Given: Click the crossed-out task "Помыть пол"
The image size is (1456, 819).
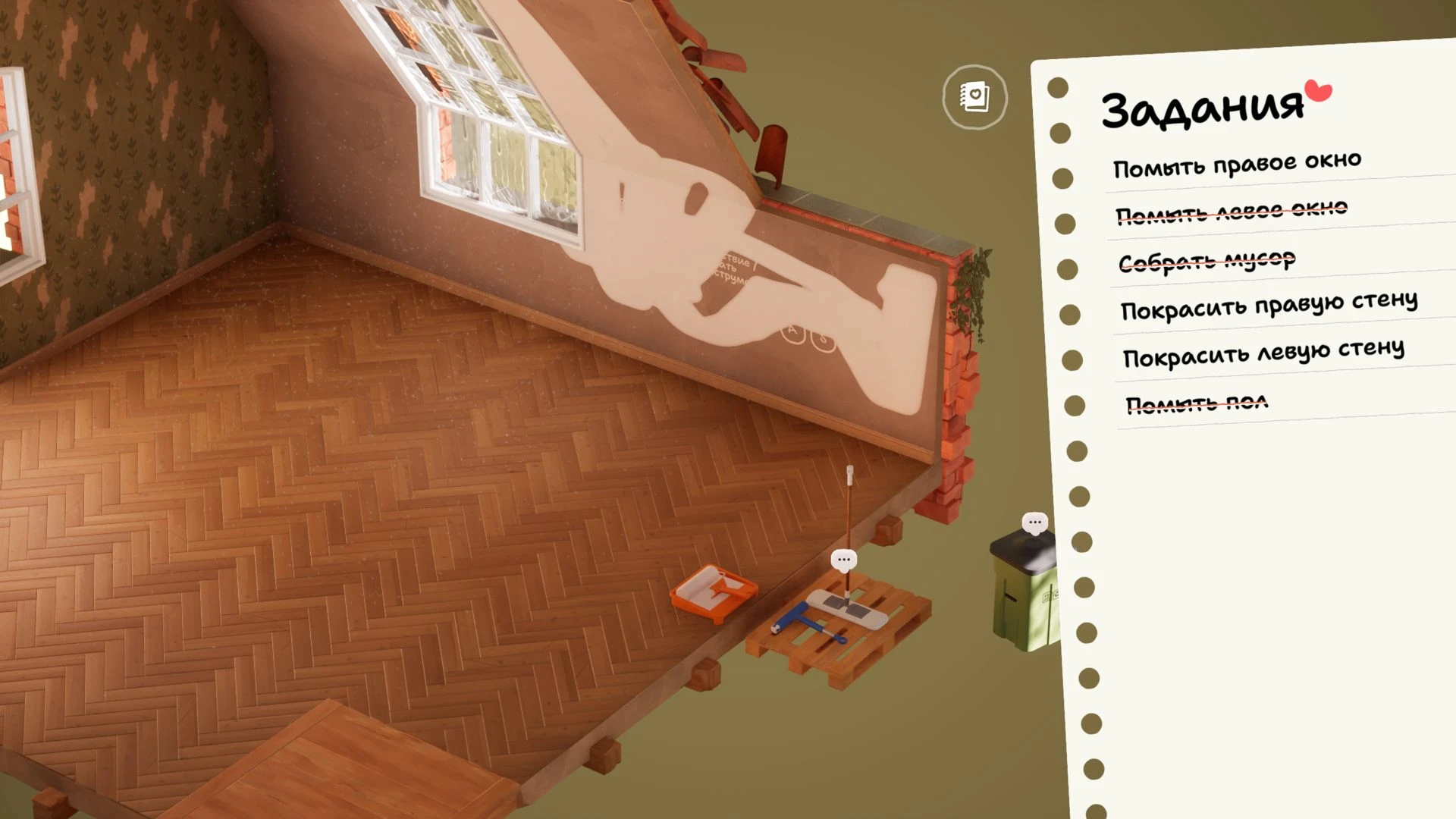Looking at the screenshot, I should (1197, 404).
